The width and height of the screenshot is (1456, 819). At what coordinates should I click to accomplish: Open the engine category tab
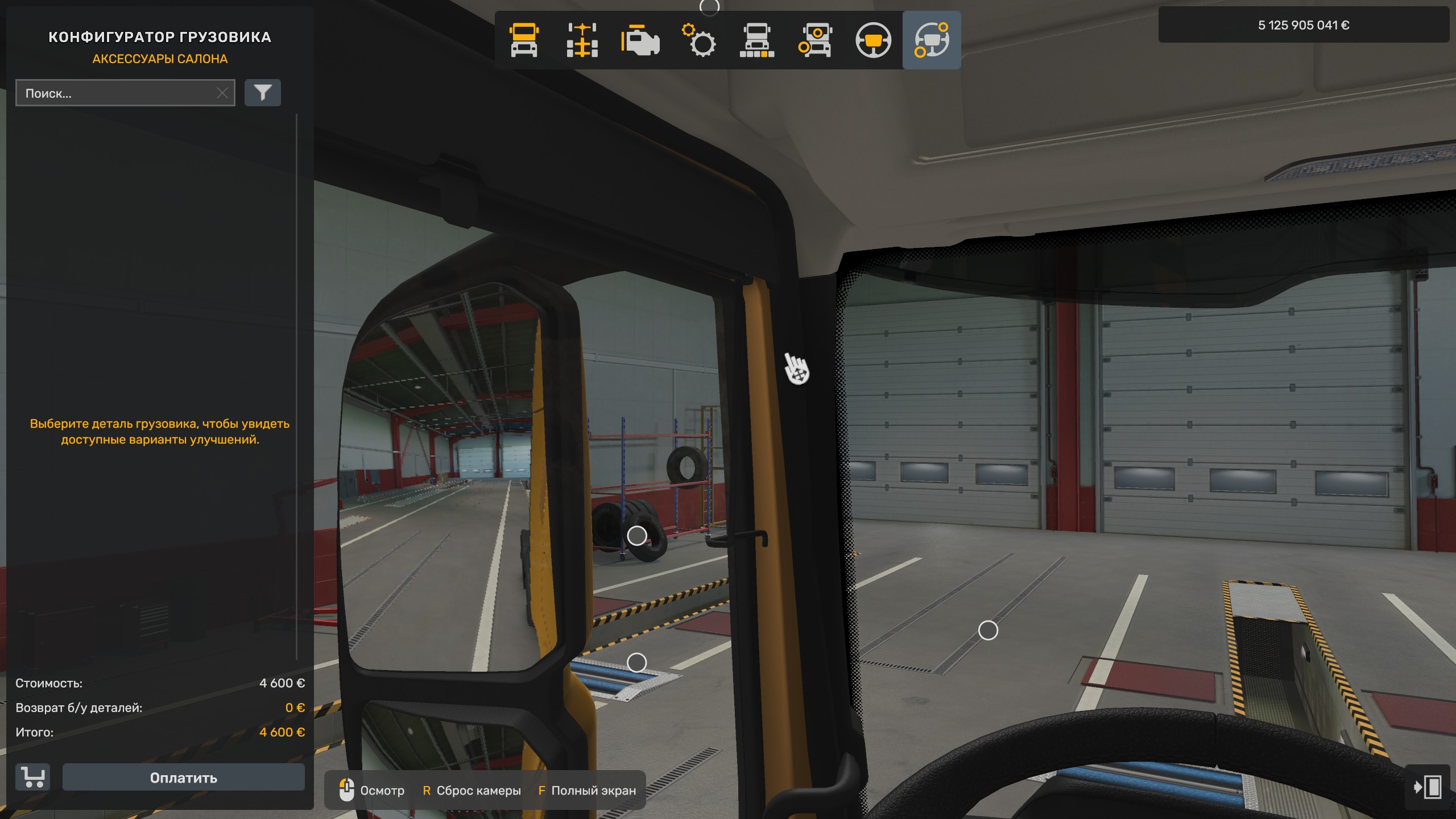[640, 40]
